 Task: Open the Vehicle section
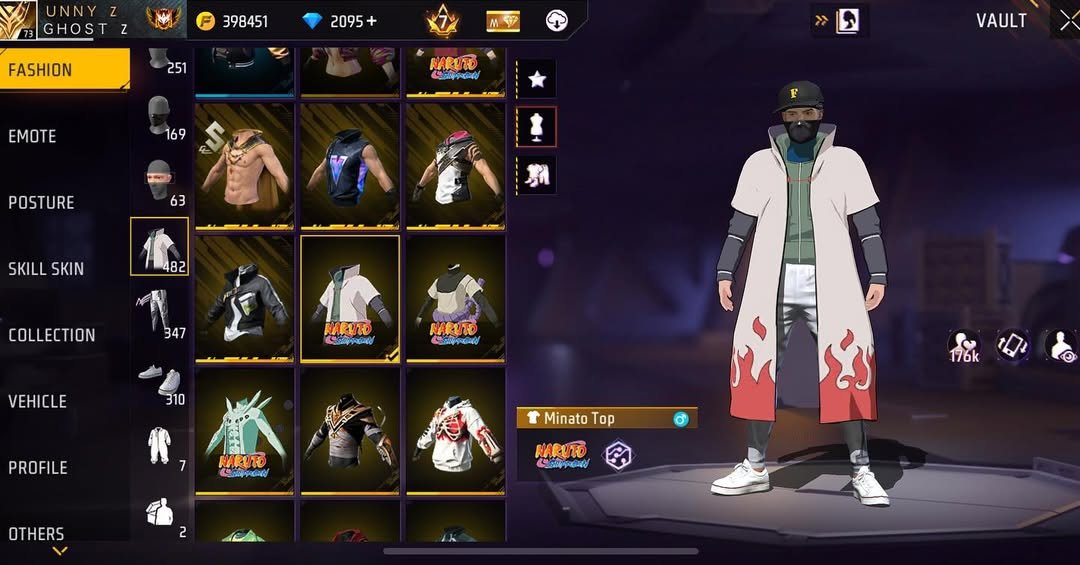[38, 401]
